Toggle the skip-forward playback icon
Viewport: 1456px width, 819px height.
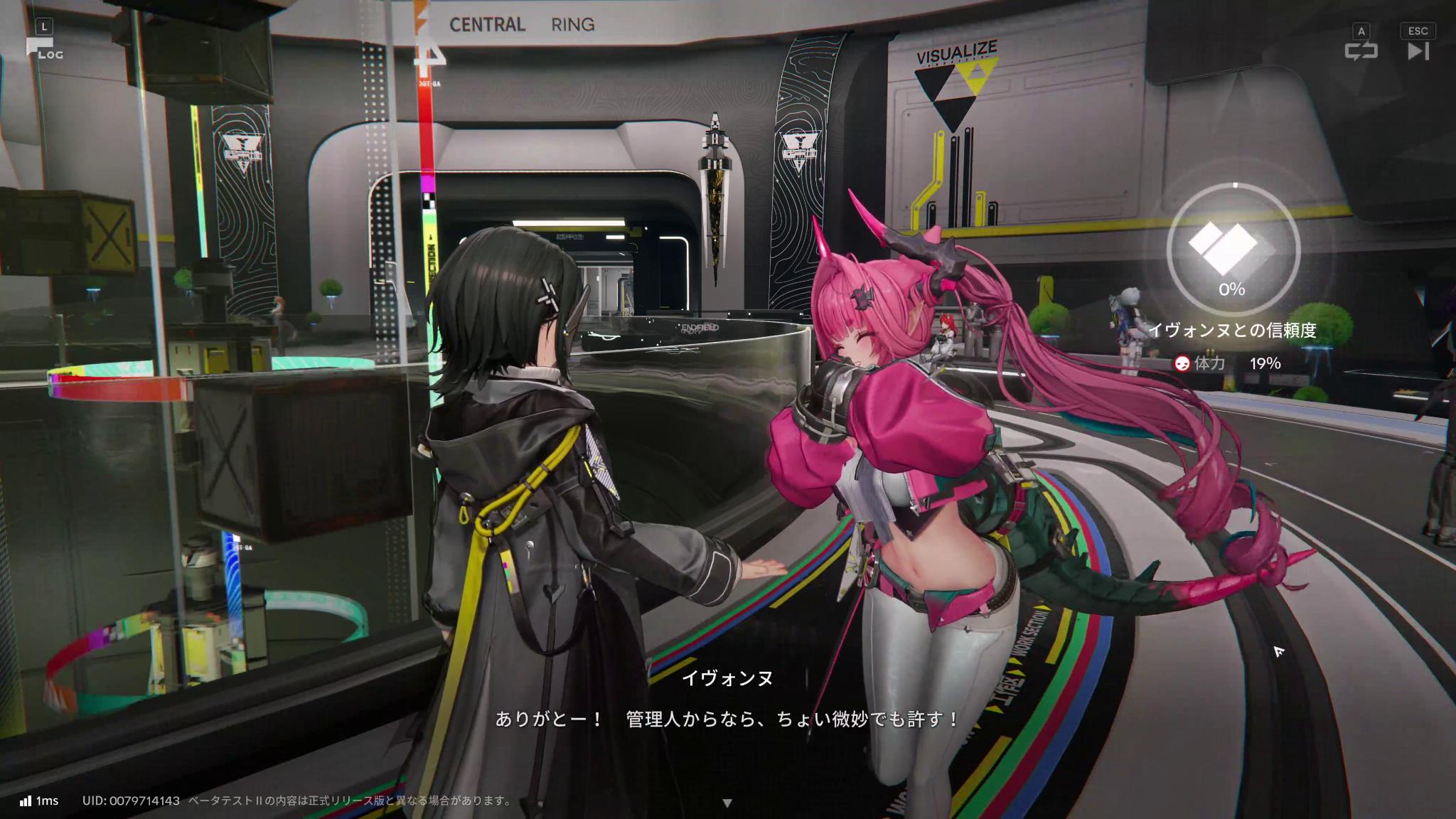(x=1419, y=51)
